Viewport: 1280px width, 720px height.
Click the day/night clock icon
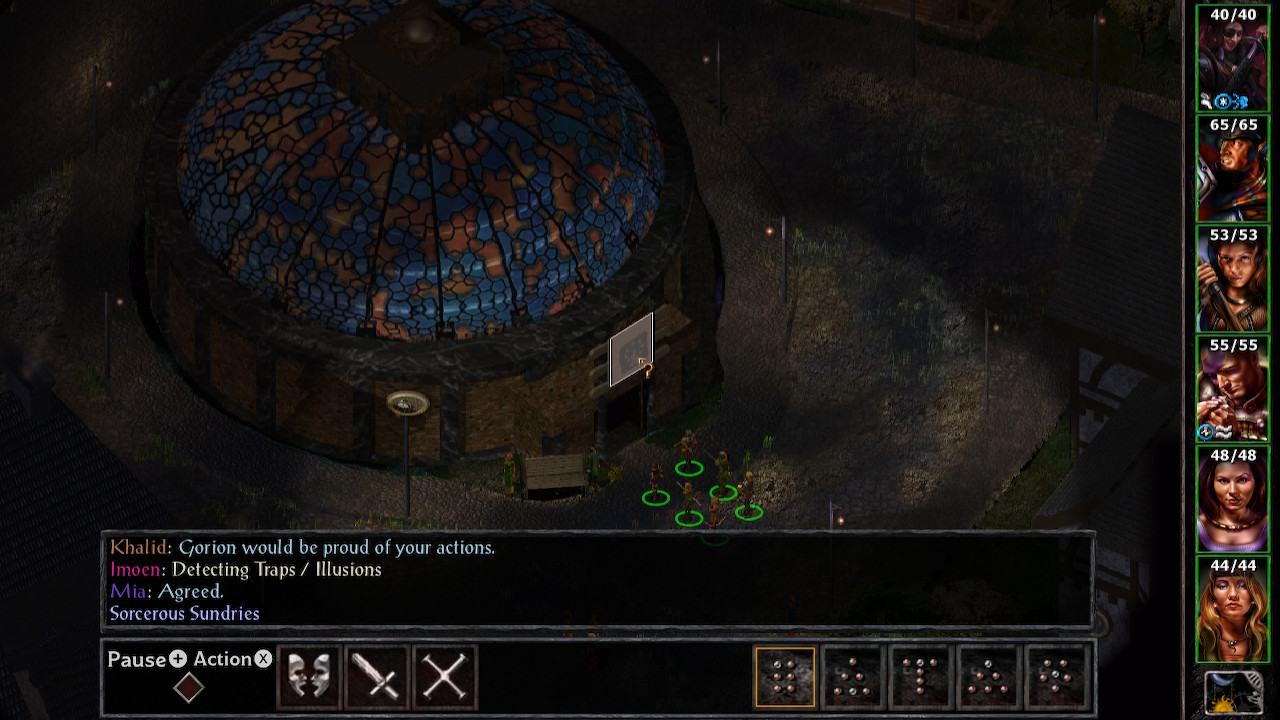[x=1232, y=694]
